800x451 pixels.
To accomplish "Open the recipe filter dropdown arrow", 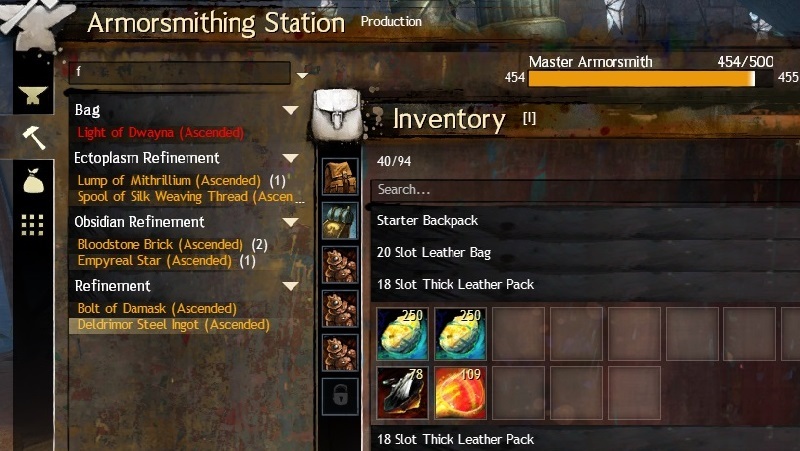I will coord(303,74).
